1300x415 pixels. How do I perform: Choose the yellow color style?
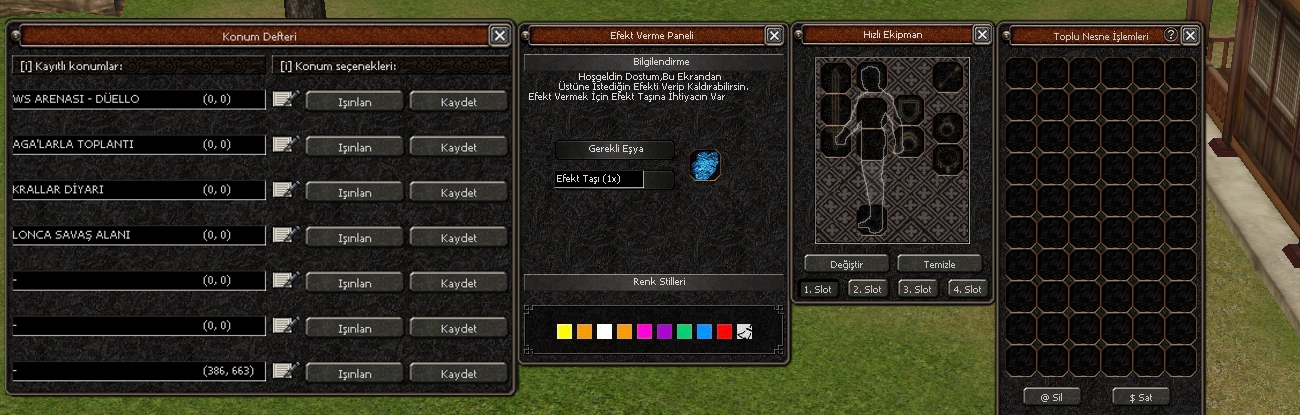tap(564, 331)
